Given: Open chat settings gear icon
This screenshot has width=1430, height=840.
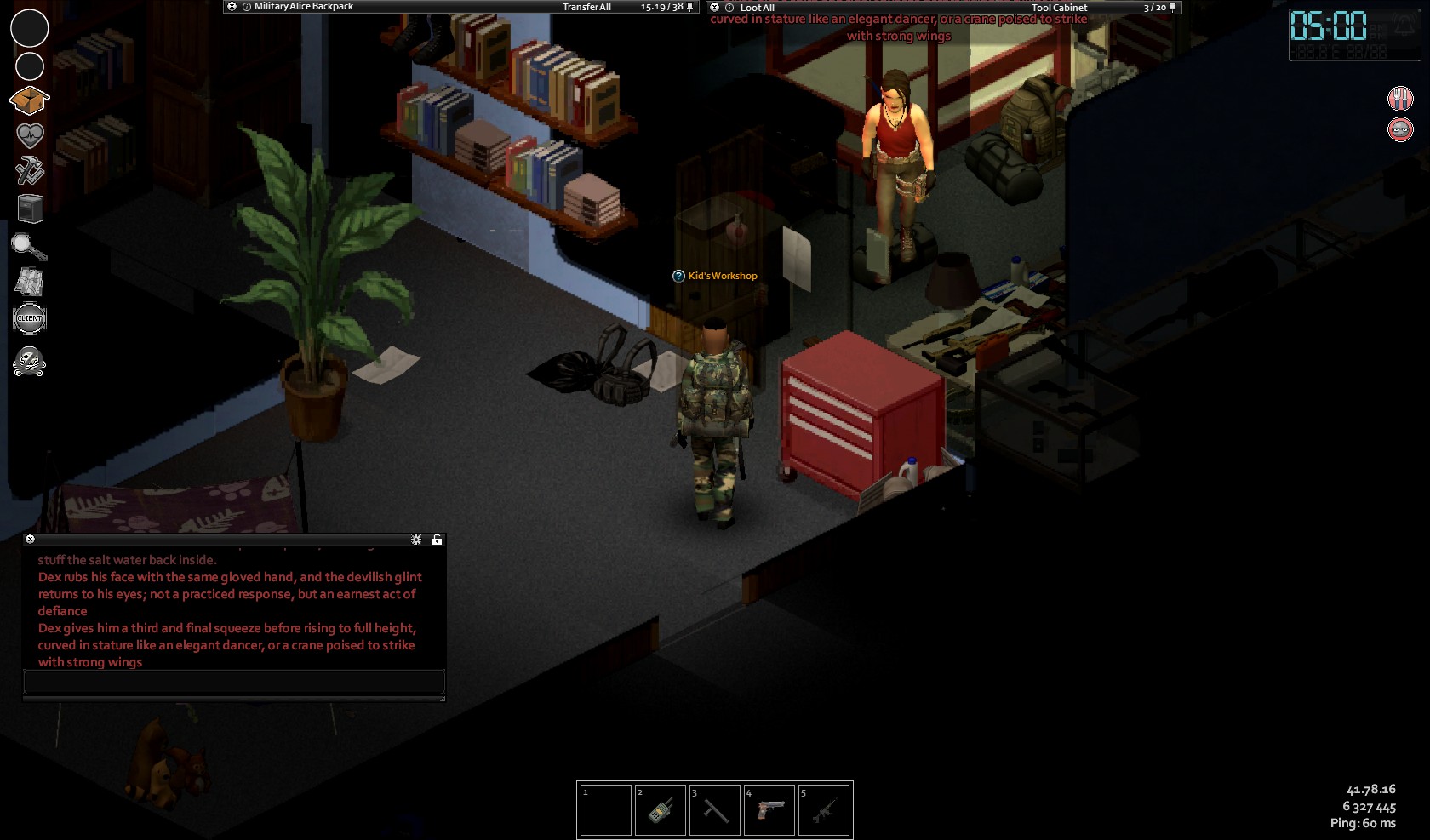Looking at the screenshot, I should (416, 540).
